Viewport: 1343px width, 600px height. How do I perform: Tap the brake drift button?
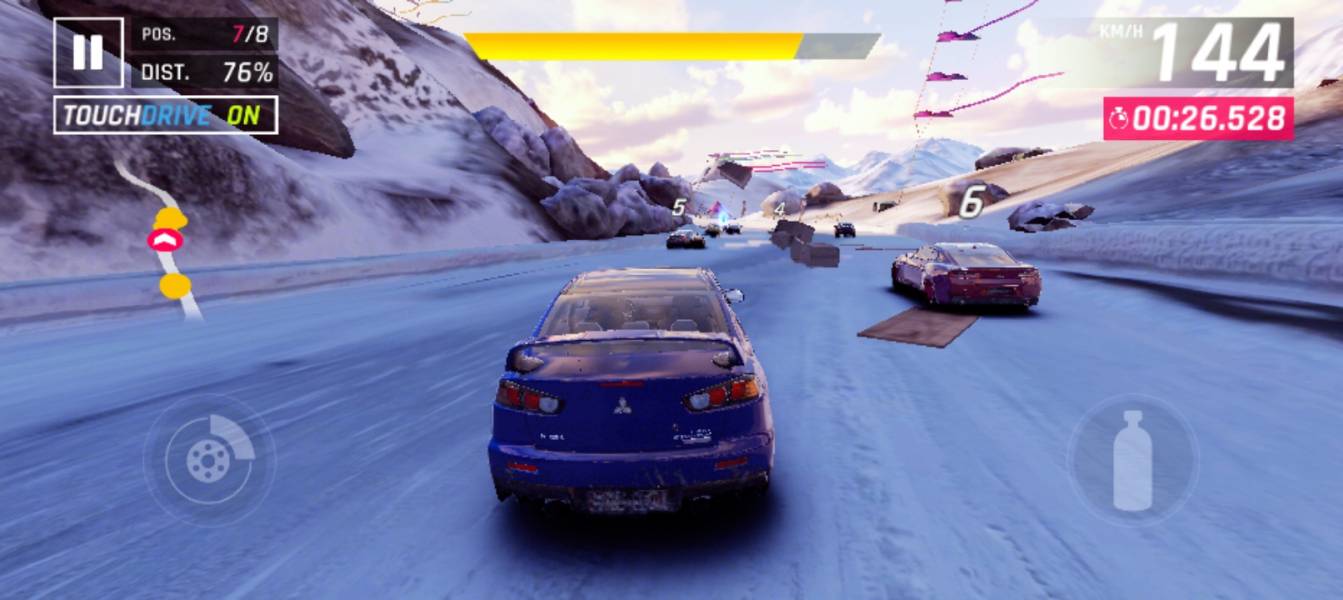209,460
